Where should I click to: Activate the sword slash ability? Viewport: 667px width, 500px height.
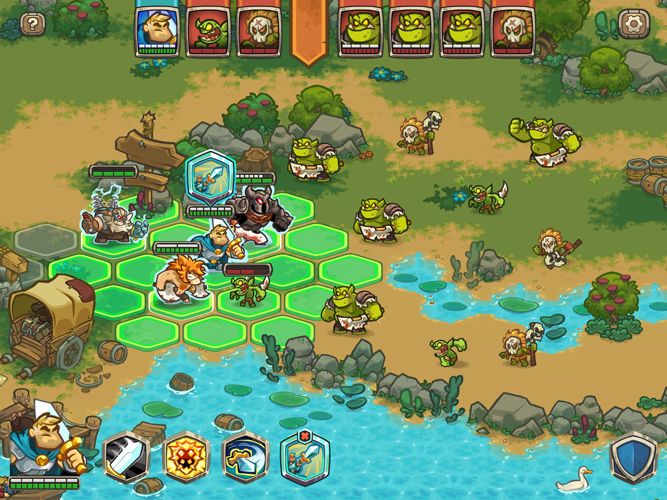pyautogui.click(x=126, y=458)
